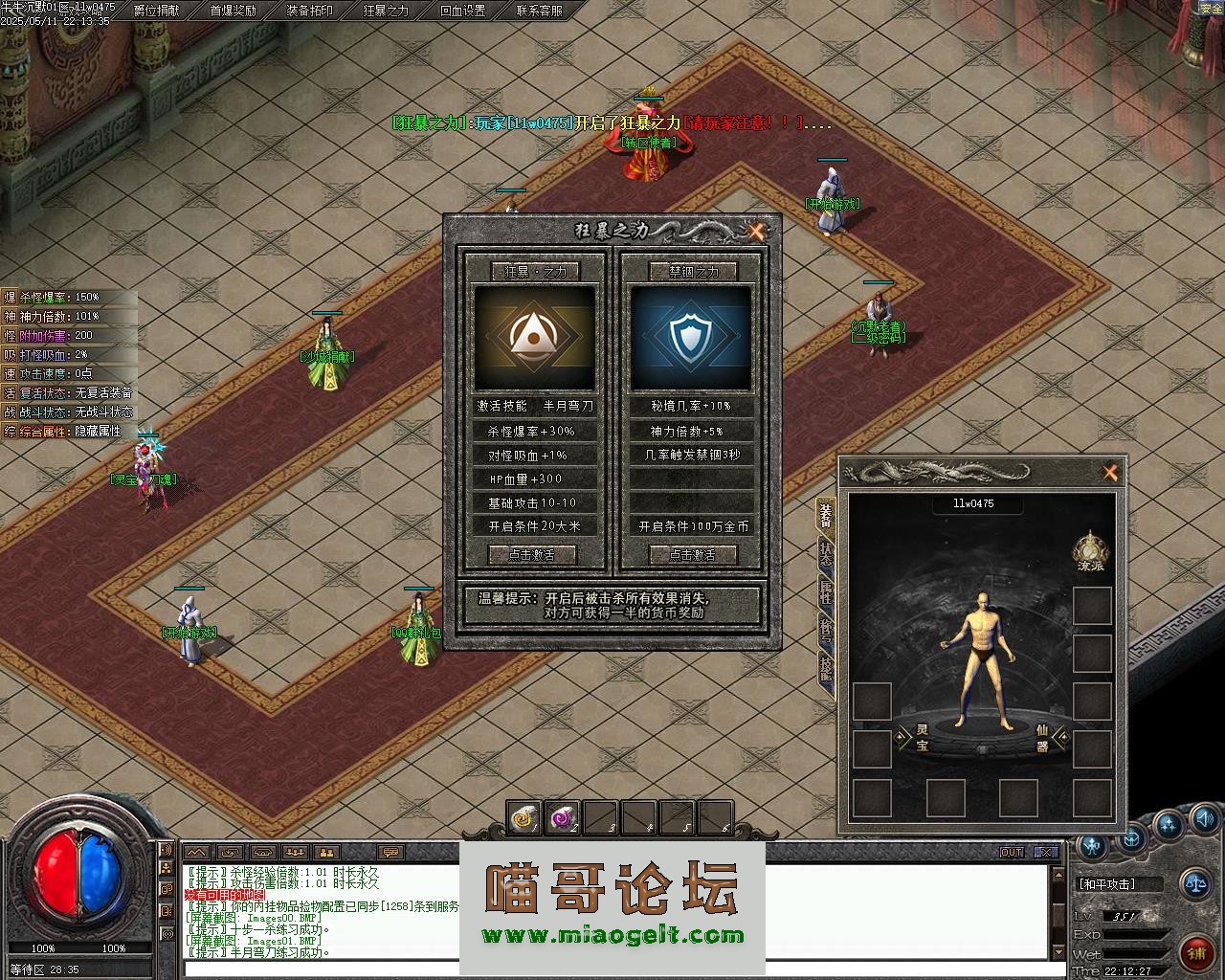The image size is (1225, 980).
Task: Click the OUT button above chat
Action: (x=1012, y=852)
